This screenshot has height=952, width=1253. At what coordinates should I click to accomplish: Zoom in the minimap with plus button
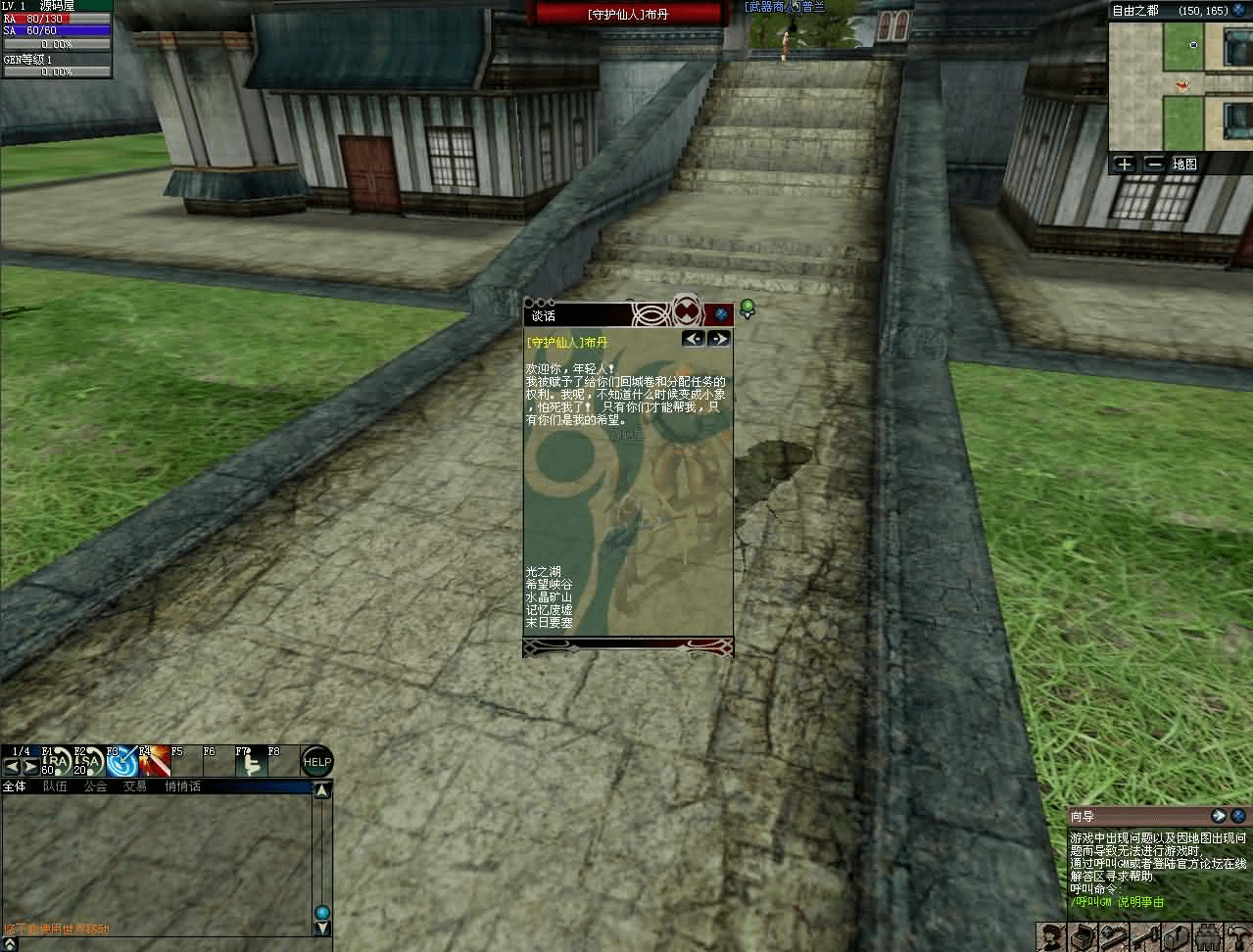[1124, 165]
